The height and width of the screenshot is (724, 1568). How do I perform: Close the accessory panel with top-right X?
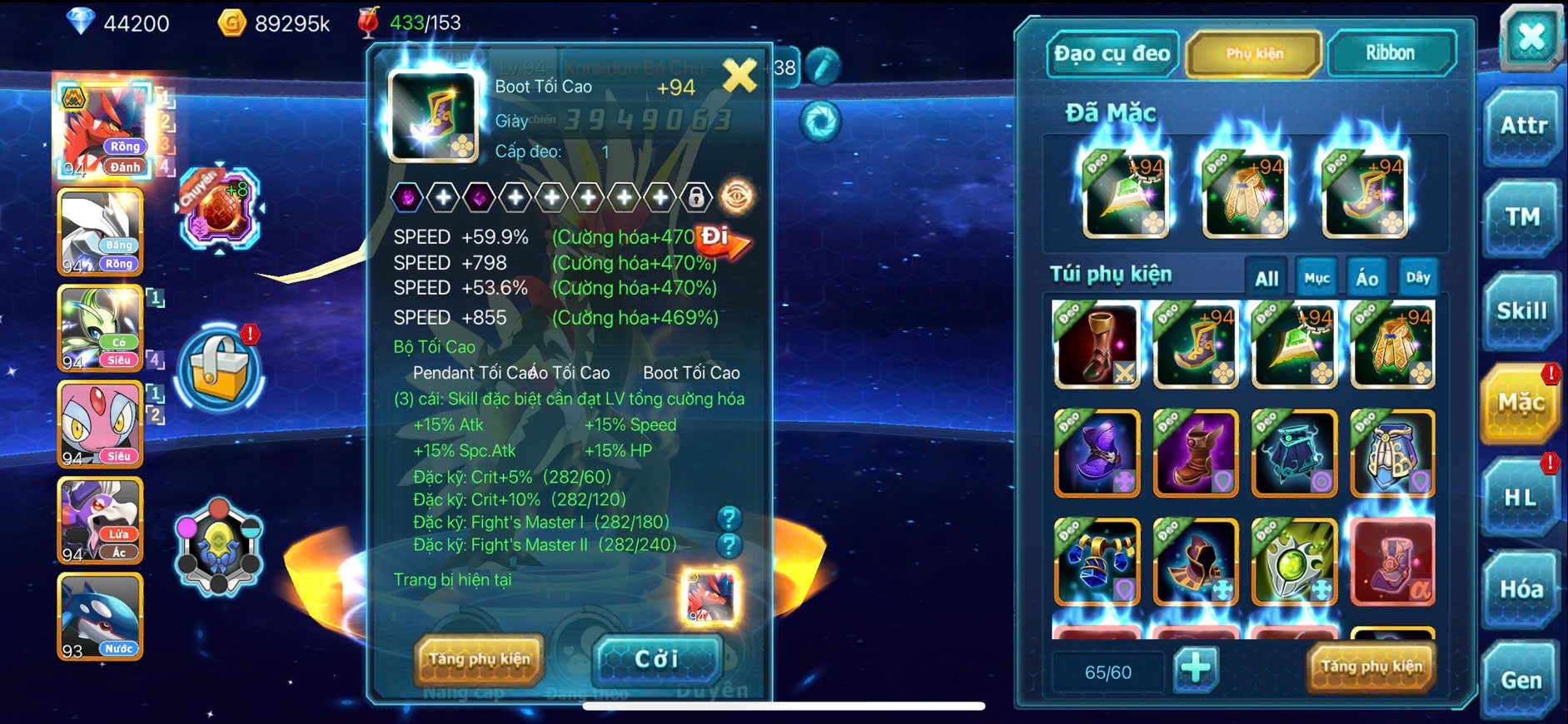tap(1531, 37)
